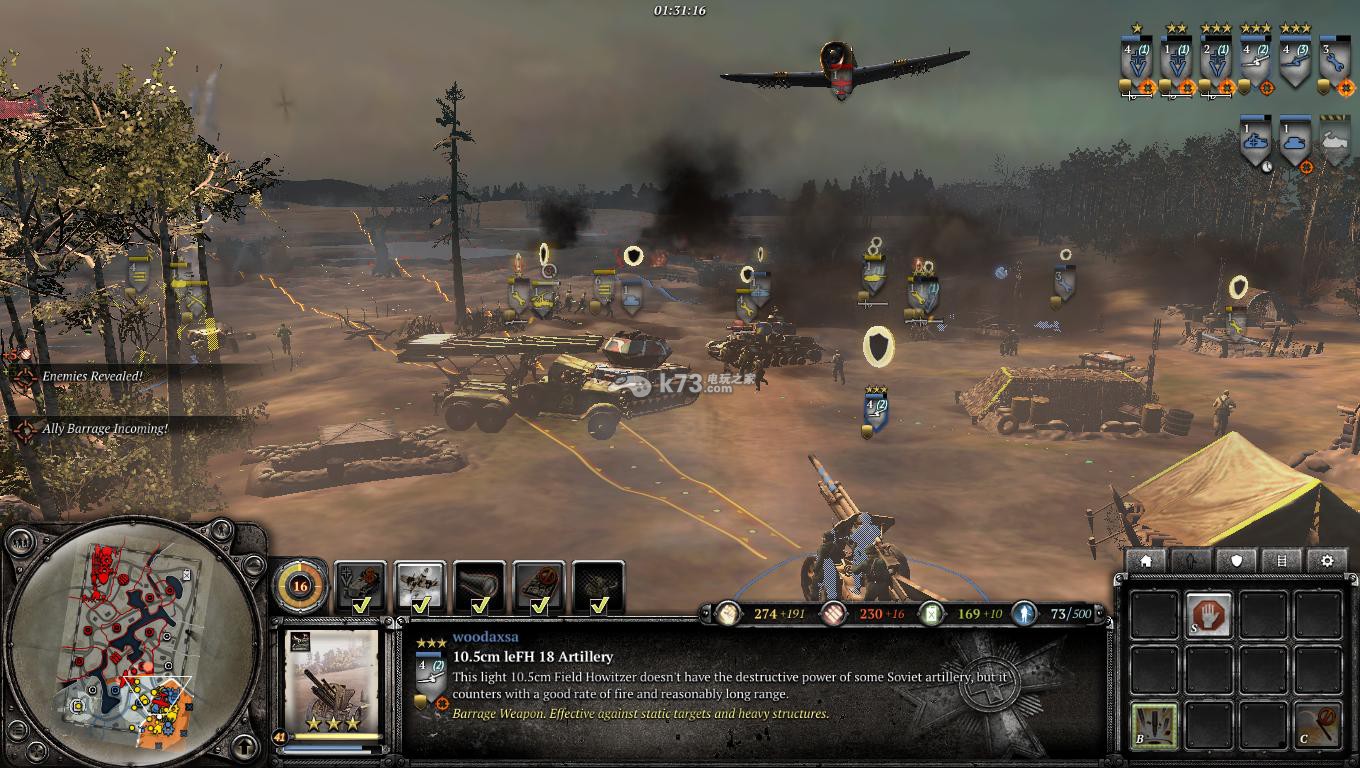The height and width of the screenshot is (768, 1360).
Task: Open the ladder icon tab
Action: pos(1282,561)
